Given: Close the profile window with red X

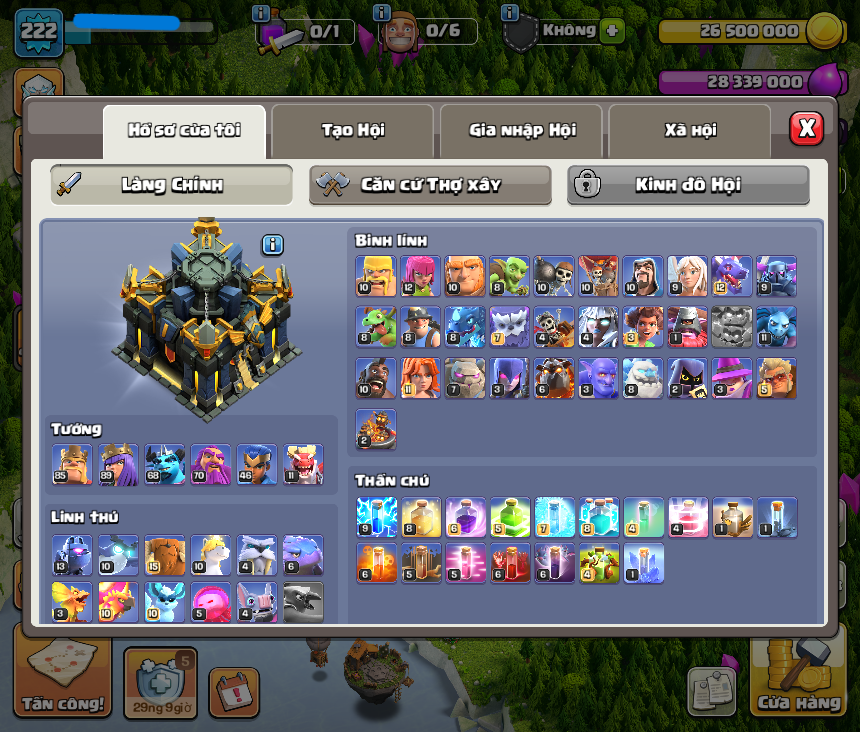Looking at the screenshot, I should tap(806, 128).
